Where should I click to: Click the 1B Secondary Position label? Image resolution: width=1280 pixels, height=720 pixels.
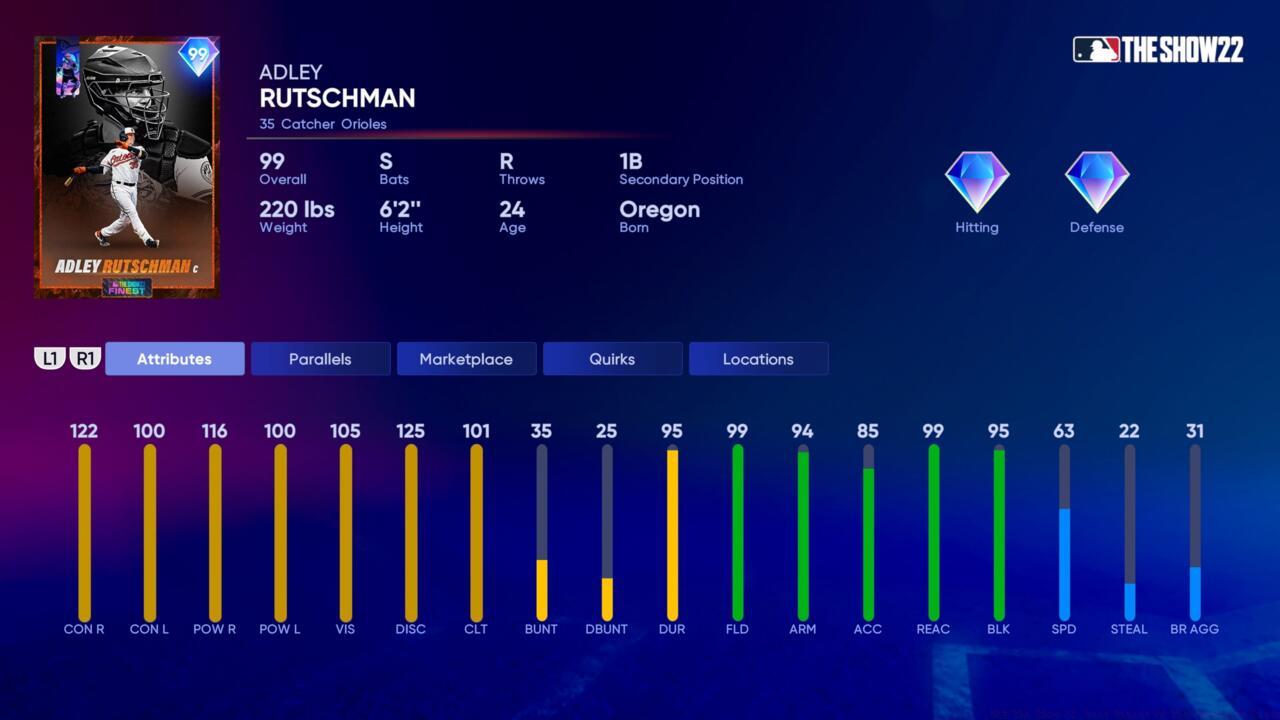[x=681, y=168]
